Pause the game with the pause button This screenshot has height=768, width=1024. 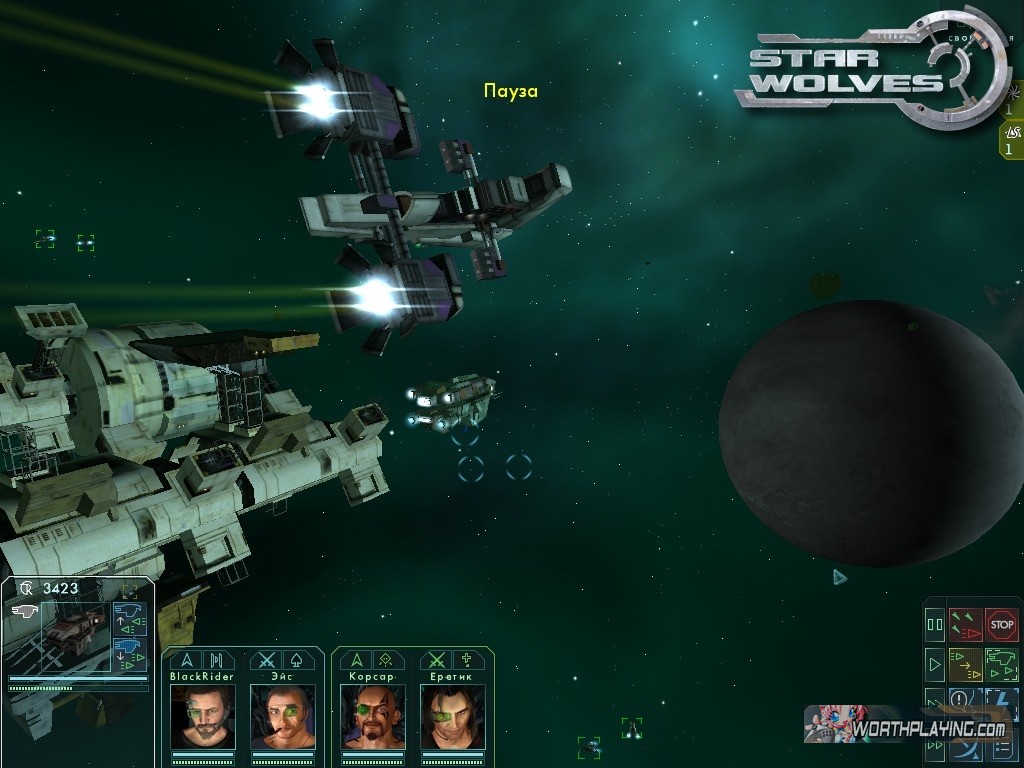pyautogui.click(x=935, y=625)
